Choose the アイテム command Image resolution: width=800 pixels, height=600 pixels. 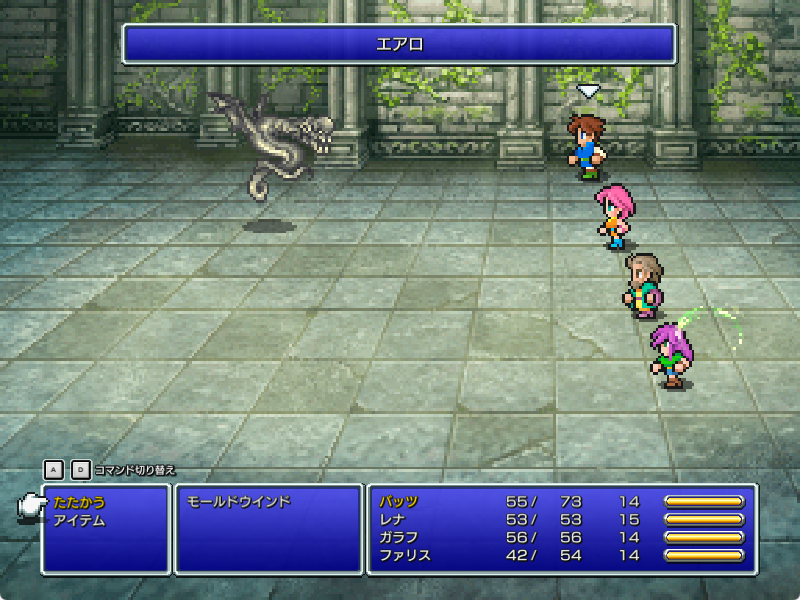(x=79, y=520)
